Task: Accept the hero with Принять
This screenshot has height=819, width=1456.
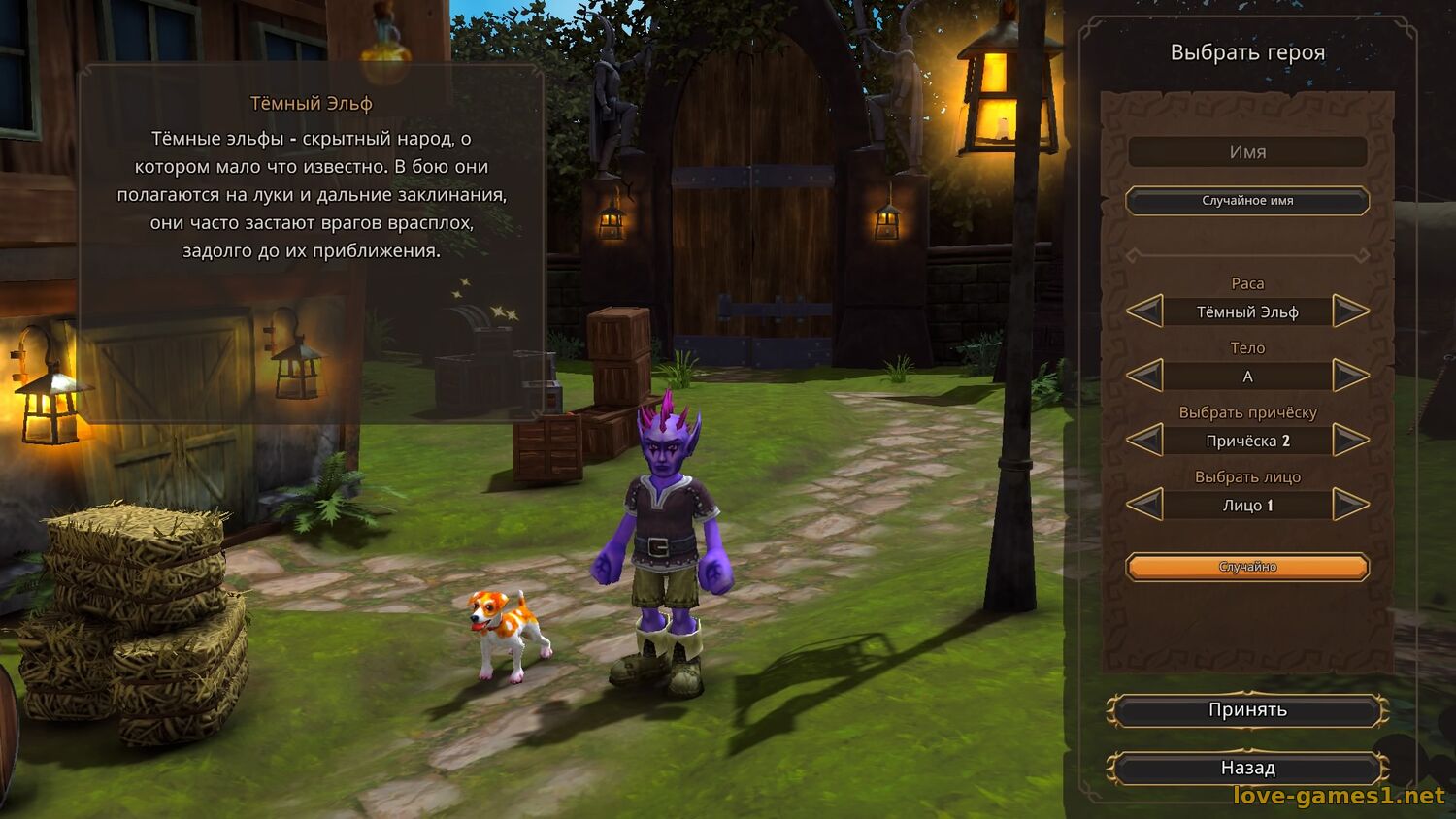Action: click(1247, 710)
